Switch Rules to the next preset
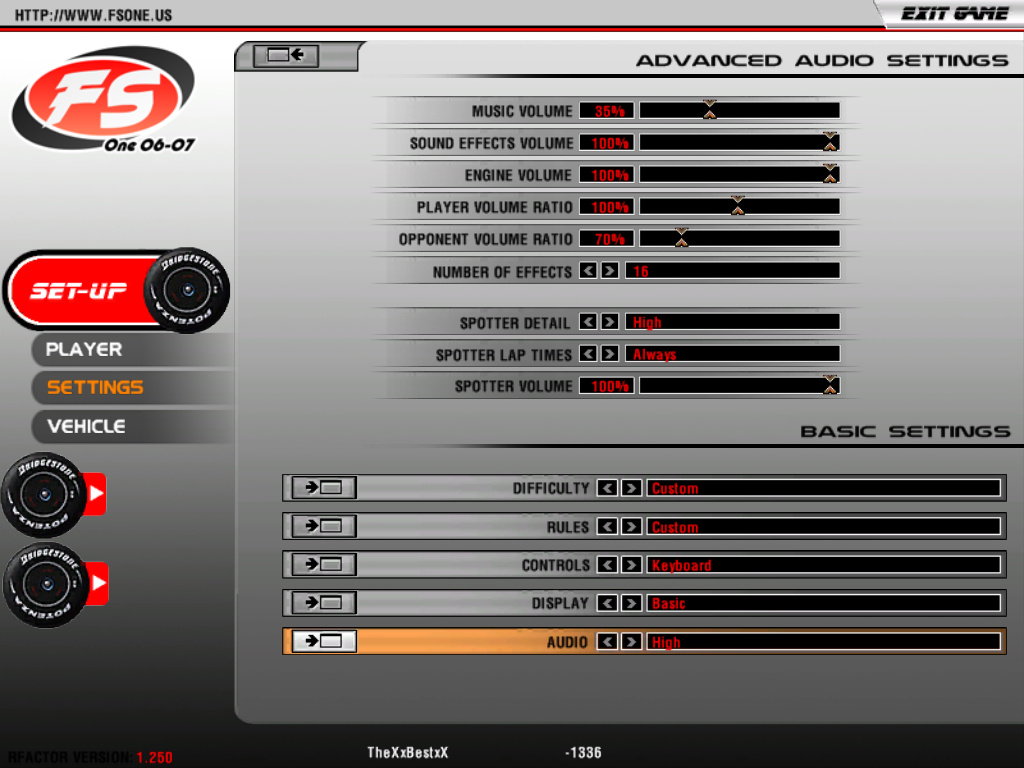 (631, 526)
